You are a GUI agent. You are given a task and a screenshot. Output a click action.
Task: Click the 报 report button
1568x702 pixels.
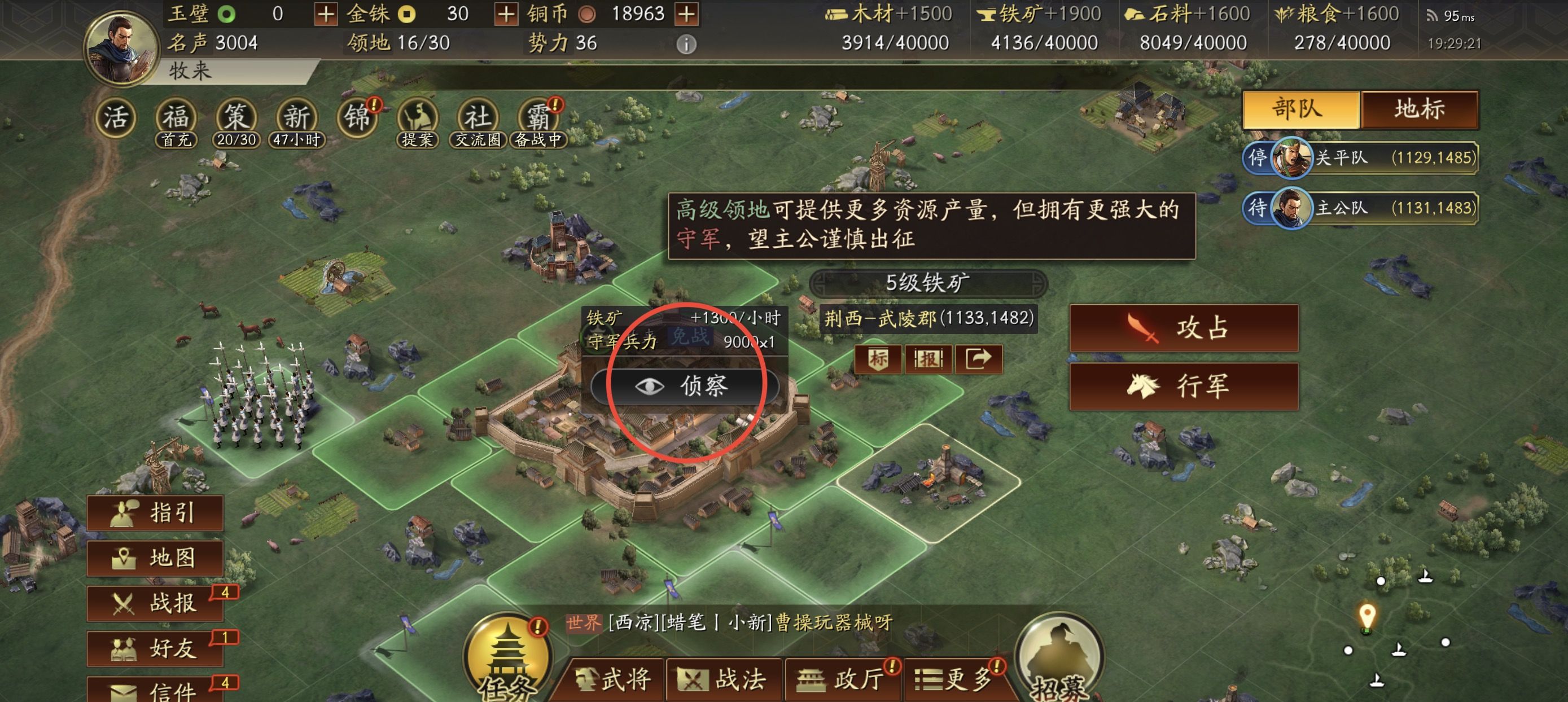928,359
